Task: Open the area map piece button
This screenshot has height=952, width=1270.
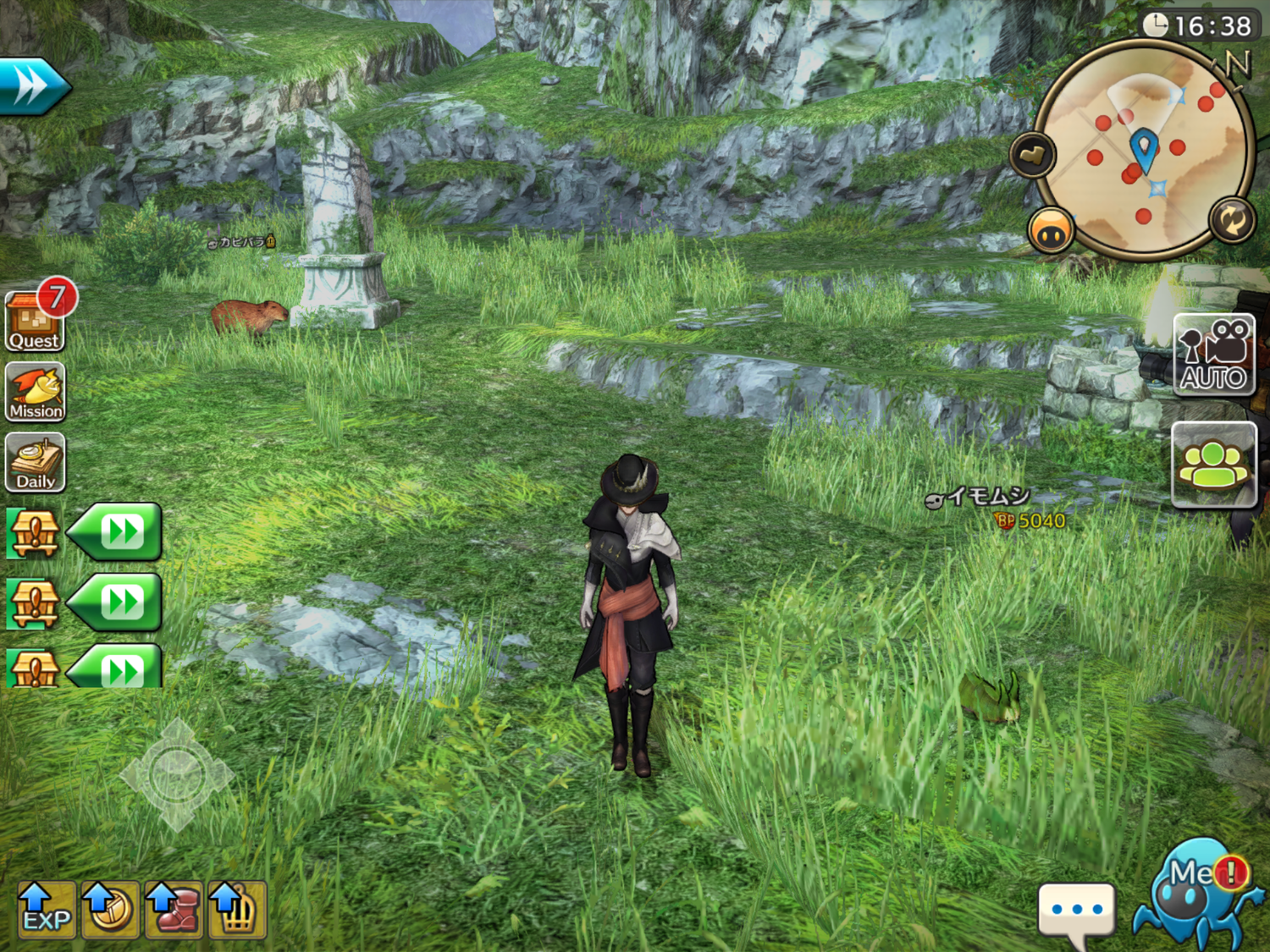Action: click(1032, 155)
